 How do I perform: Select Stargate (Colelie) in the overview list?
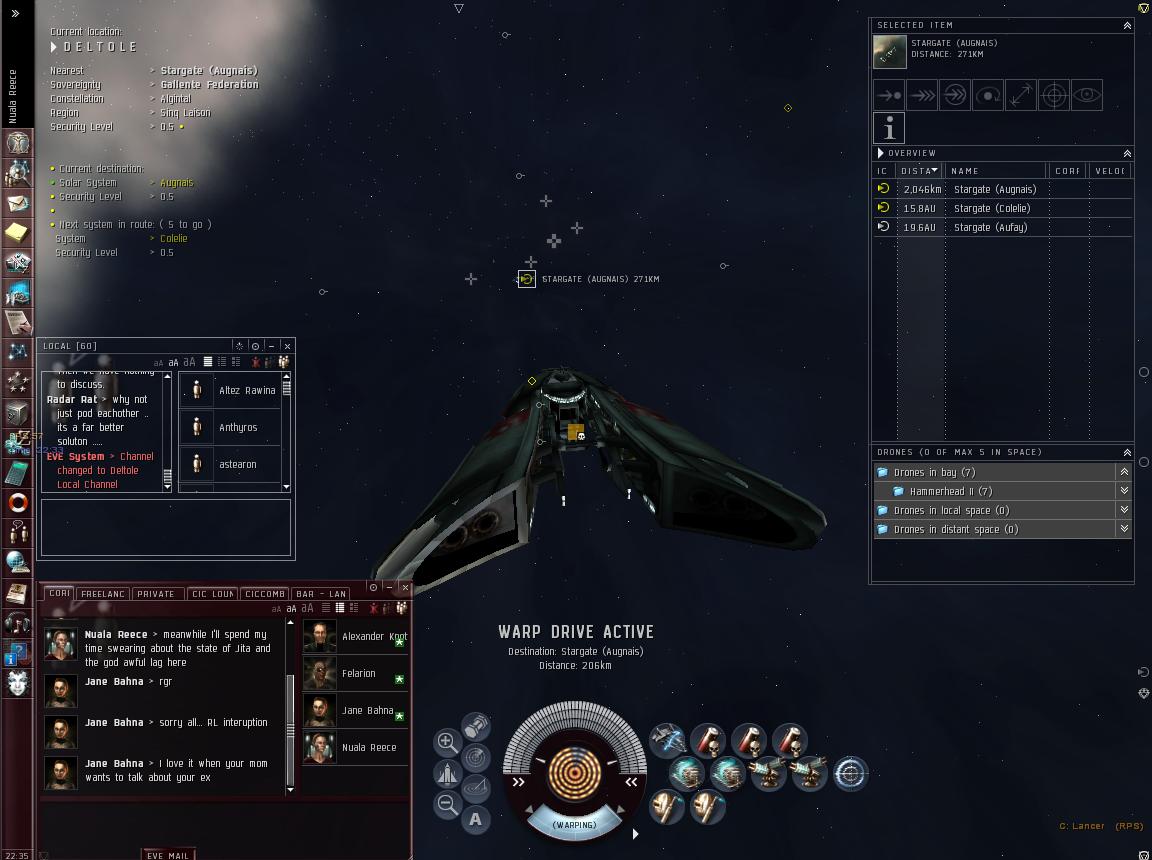(x=994, y=208)
